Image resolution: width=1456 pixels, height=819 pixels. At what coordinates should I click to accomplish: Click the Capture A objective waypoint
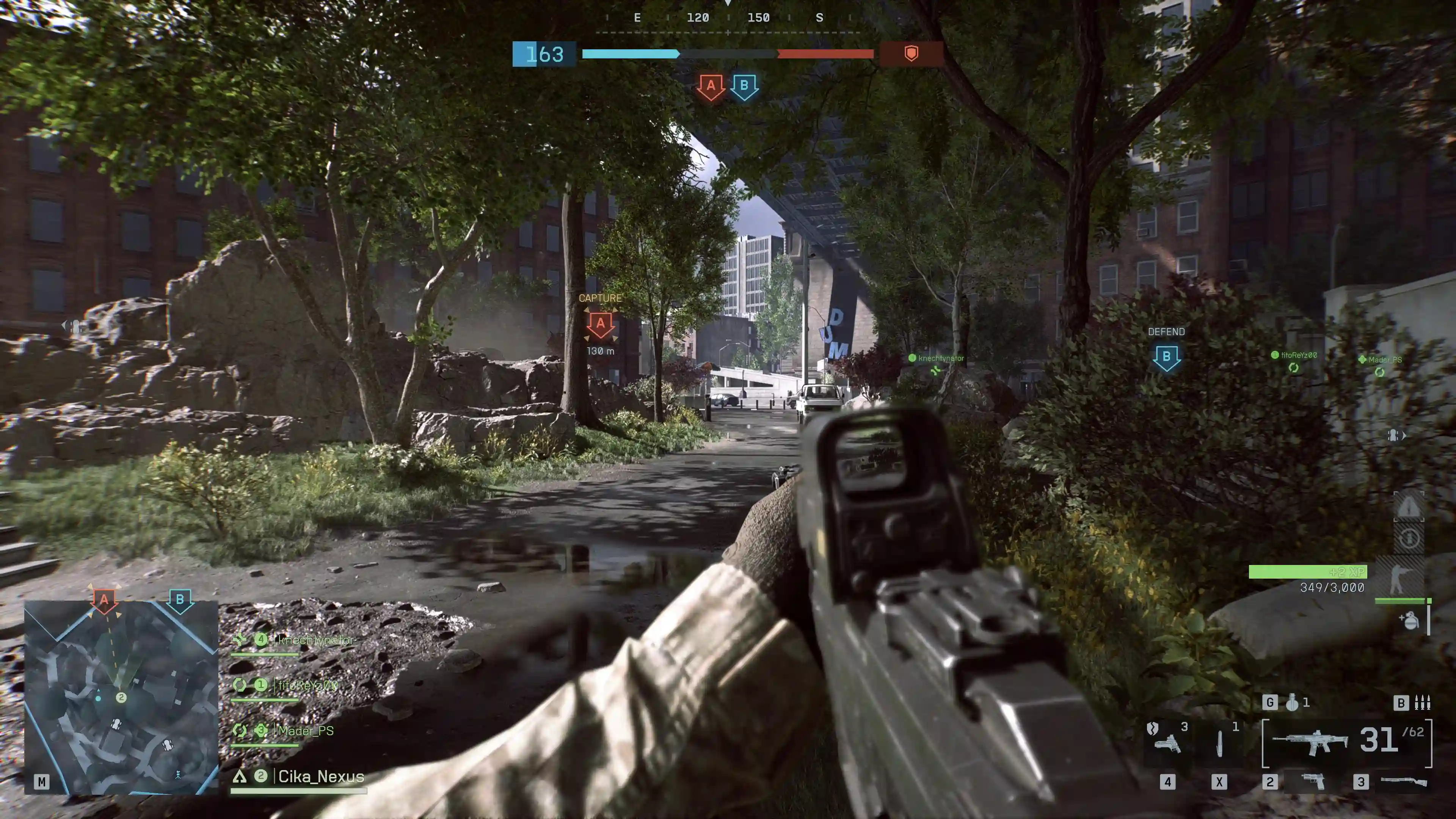coord(600,325)
